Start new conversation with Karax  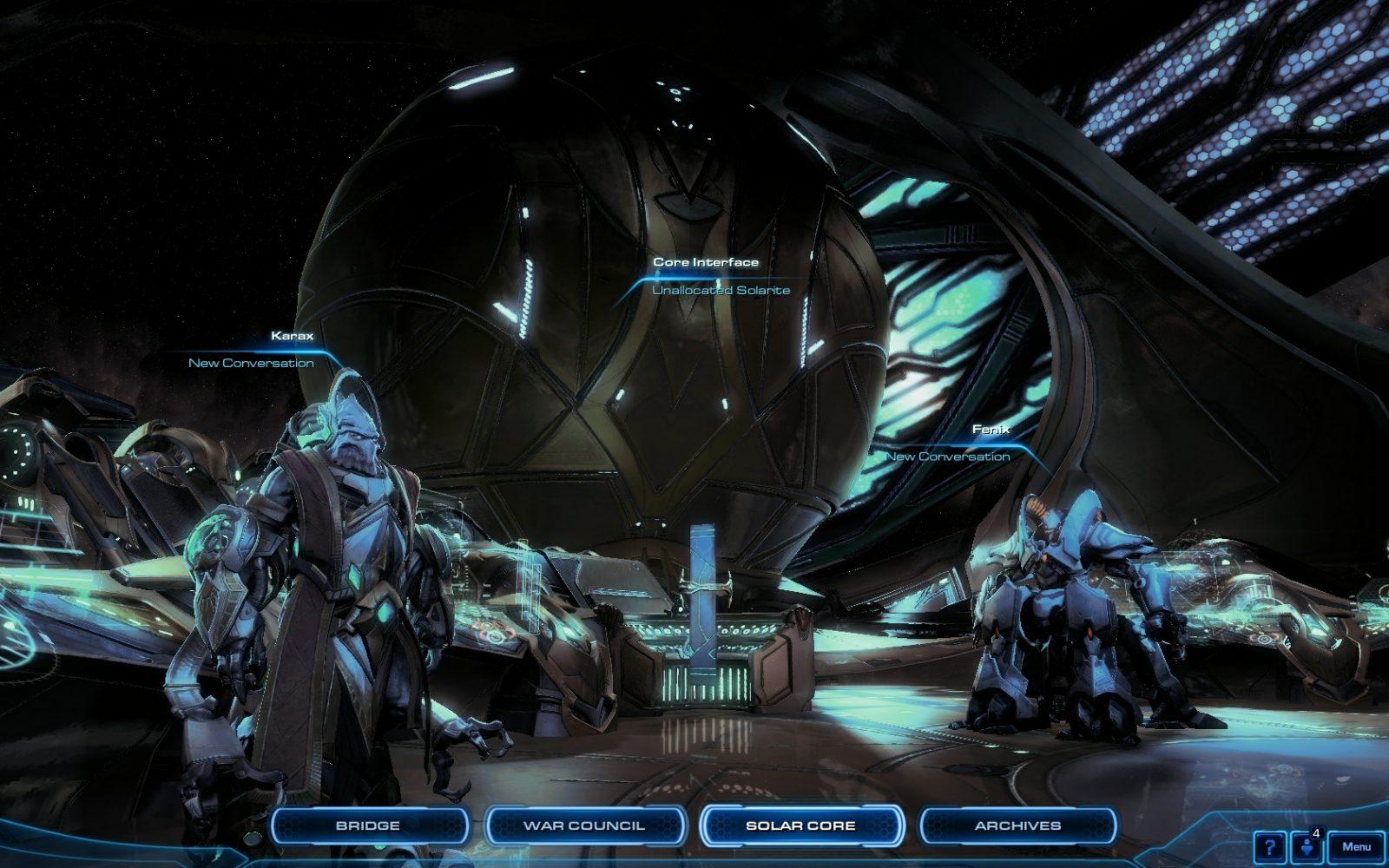click(252, 363)
